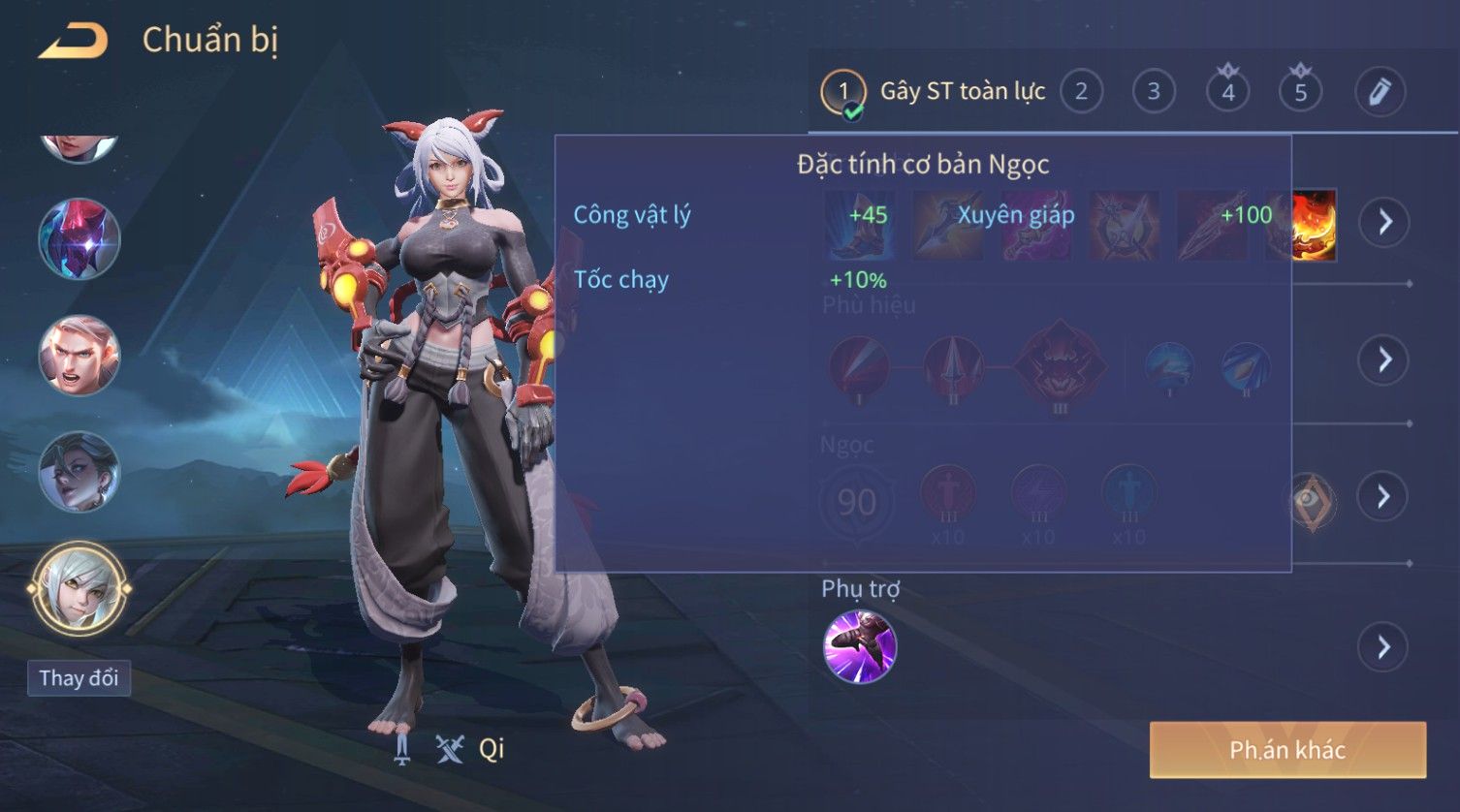
Task: Expand the Phù hiệu section arrow
Action: coord(1383,359)
